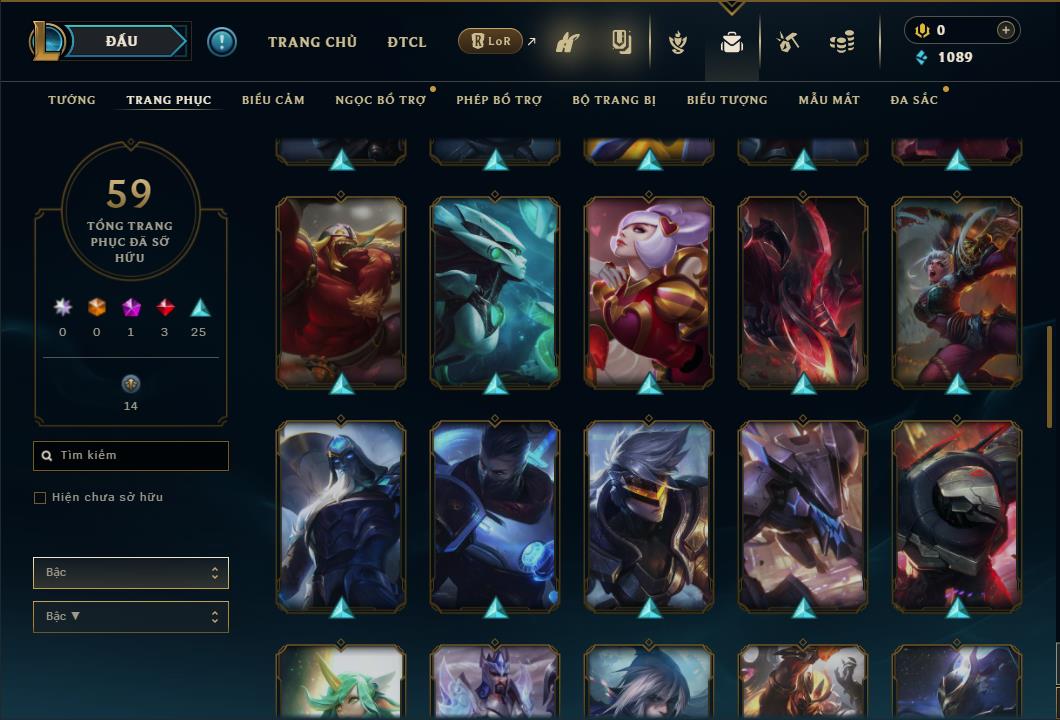Select the MẪU MẮT tab

click(x=829, y=100)
